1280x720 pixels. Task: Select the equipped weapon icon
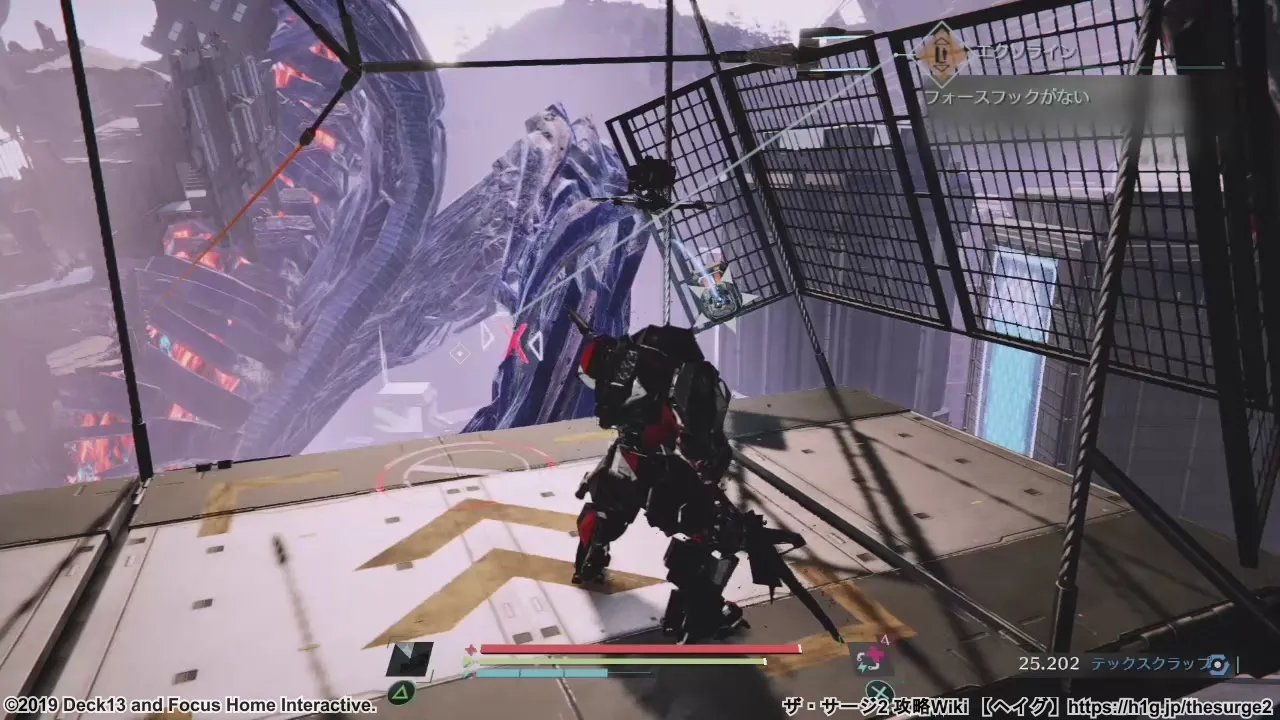[409, 660]
